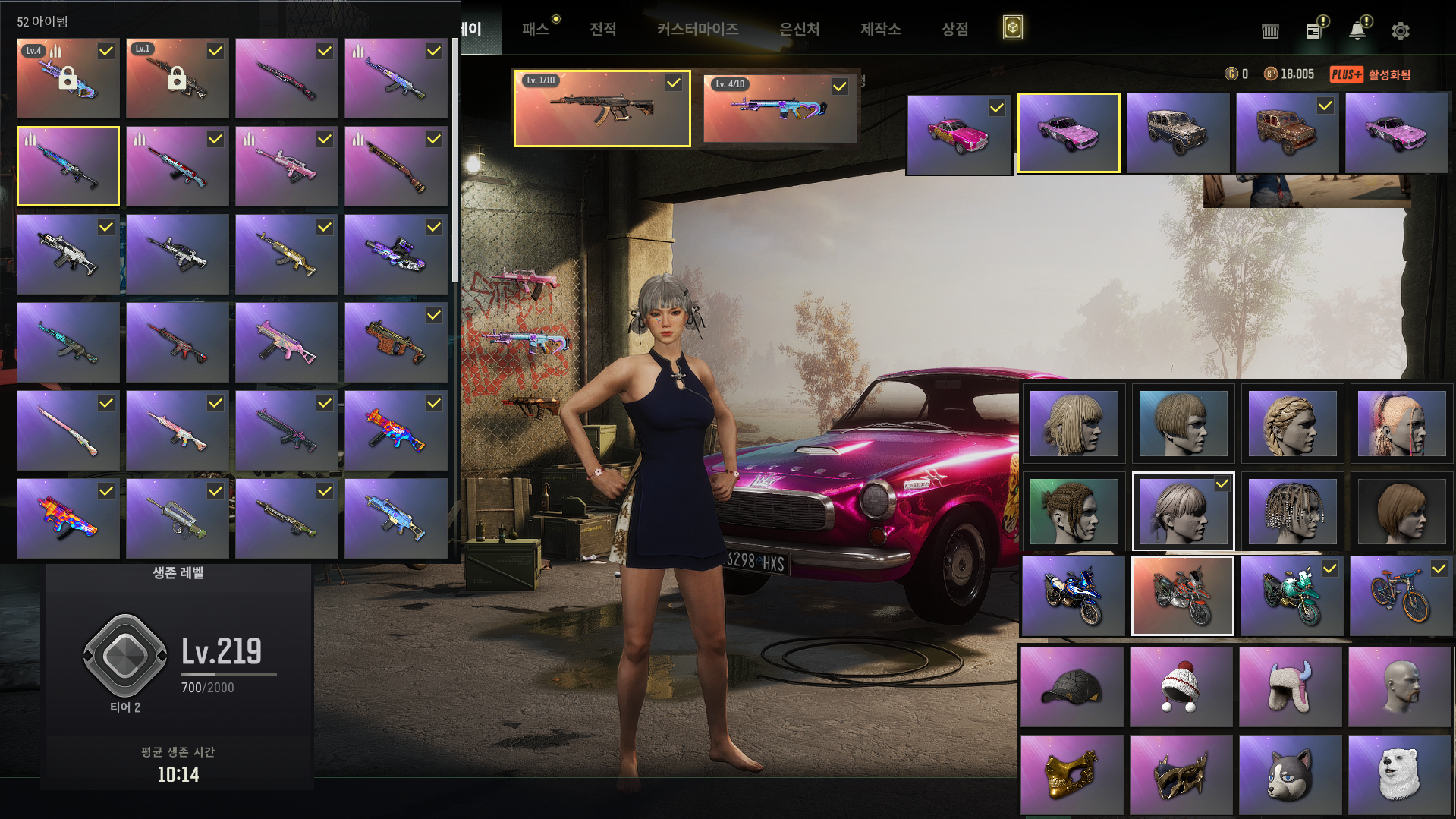Pick the white polar bear mask
1456x819 pixels.
pos(1399,774)
